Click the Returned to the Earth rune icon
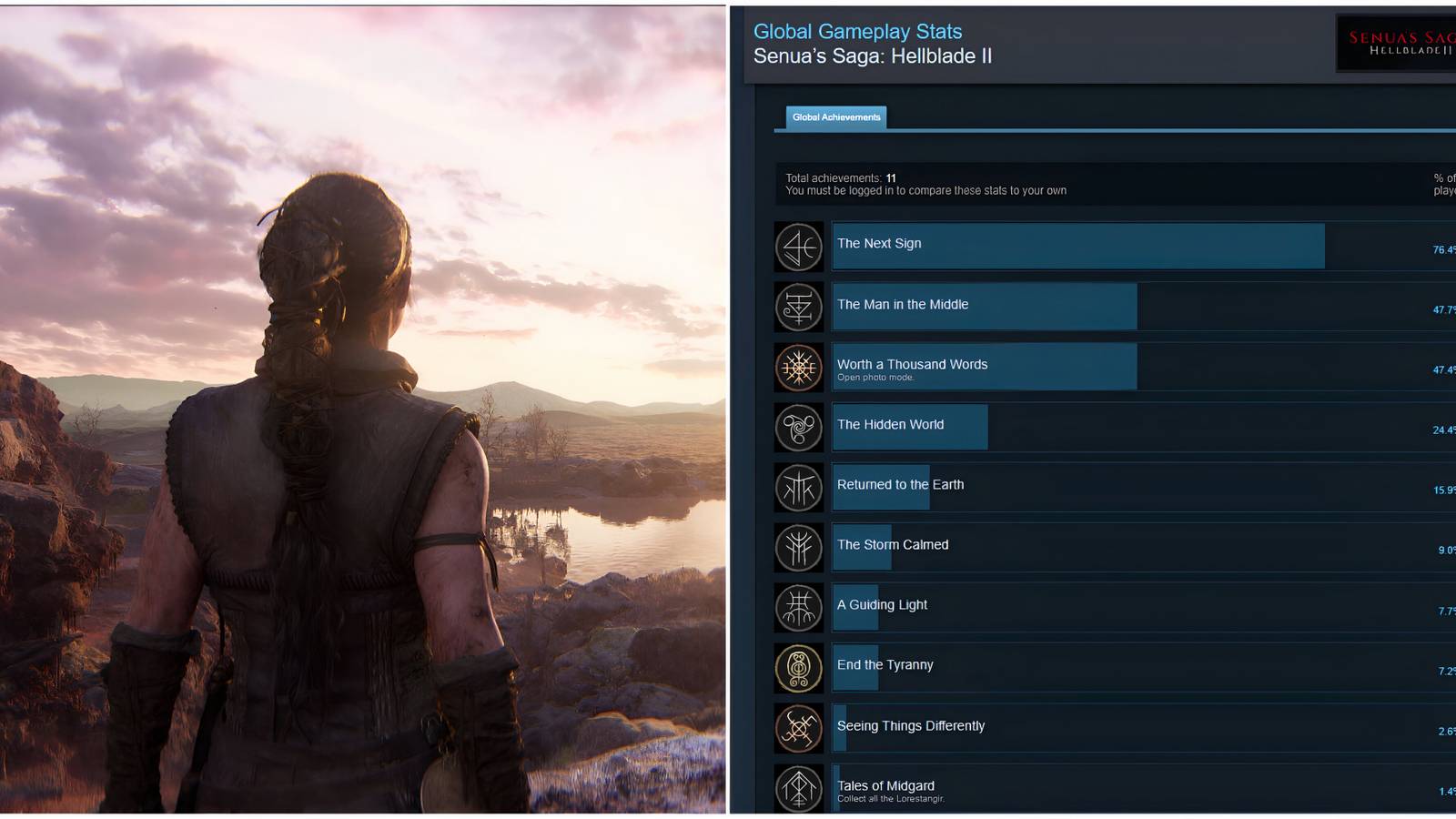The width and height of the screenshot is (1456, 819). pyautogui.click(x=798, y=487)
